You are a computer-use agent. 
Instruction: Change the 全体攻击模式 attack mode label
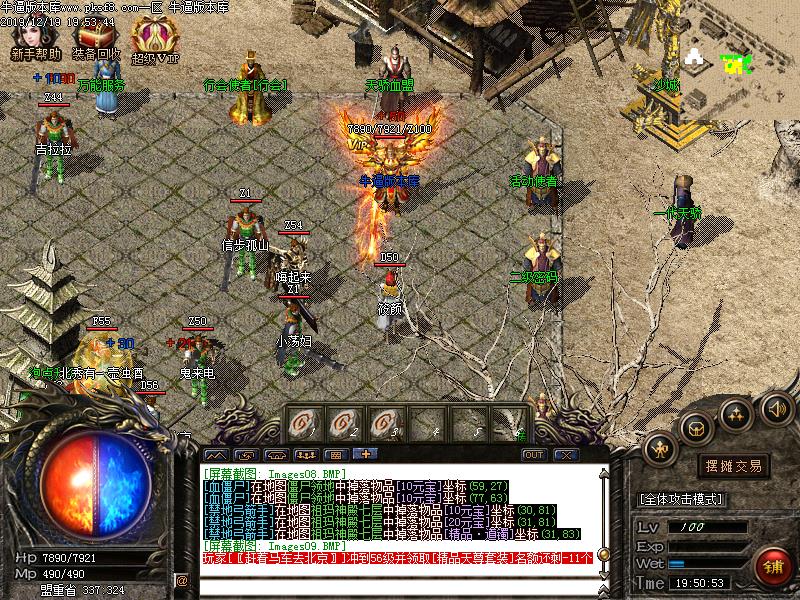(x=681, y=499)
